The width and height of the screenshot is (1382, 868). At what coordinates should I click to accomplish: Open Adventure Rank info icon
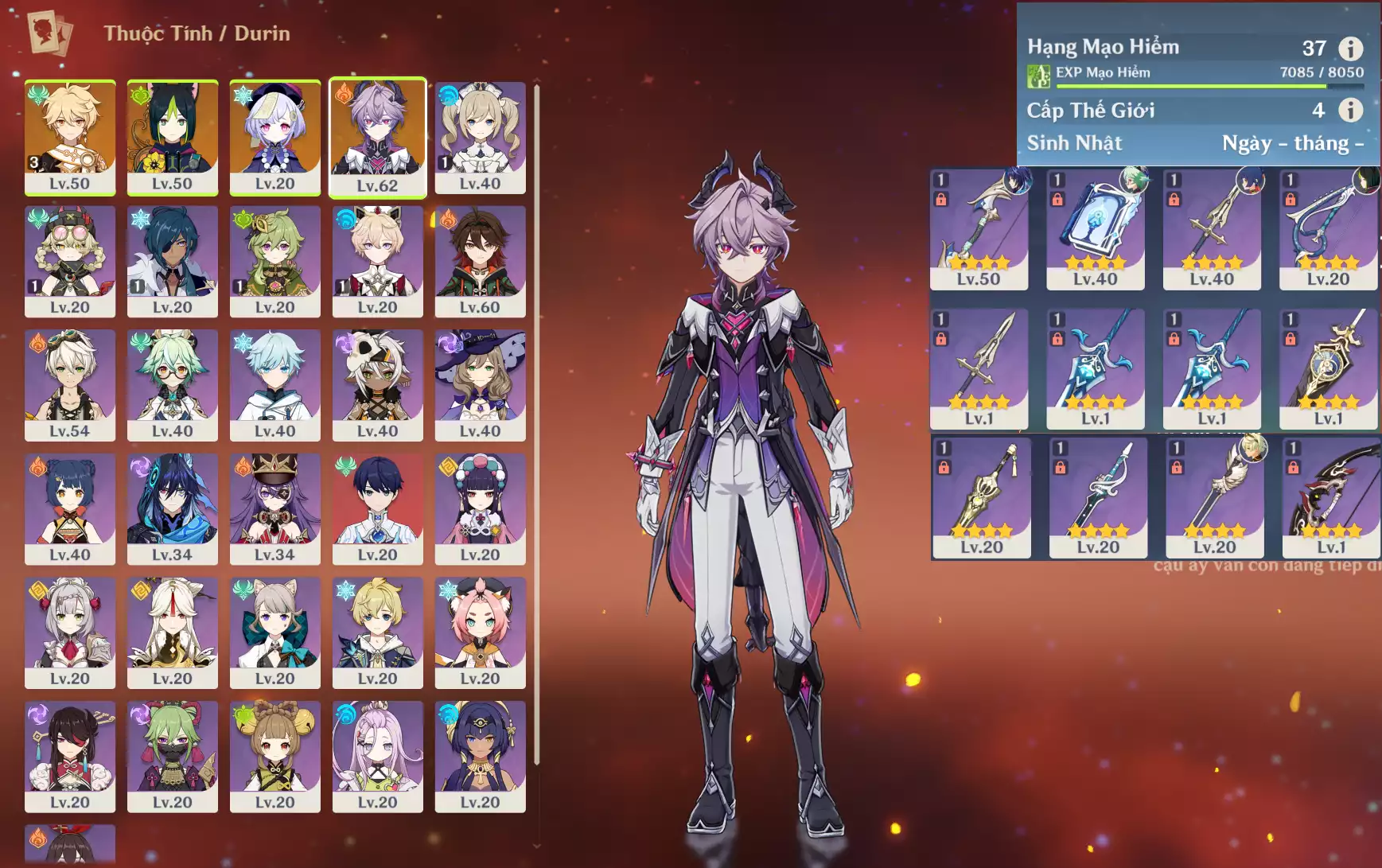tap(1350, 49)
